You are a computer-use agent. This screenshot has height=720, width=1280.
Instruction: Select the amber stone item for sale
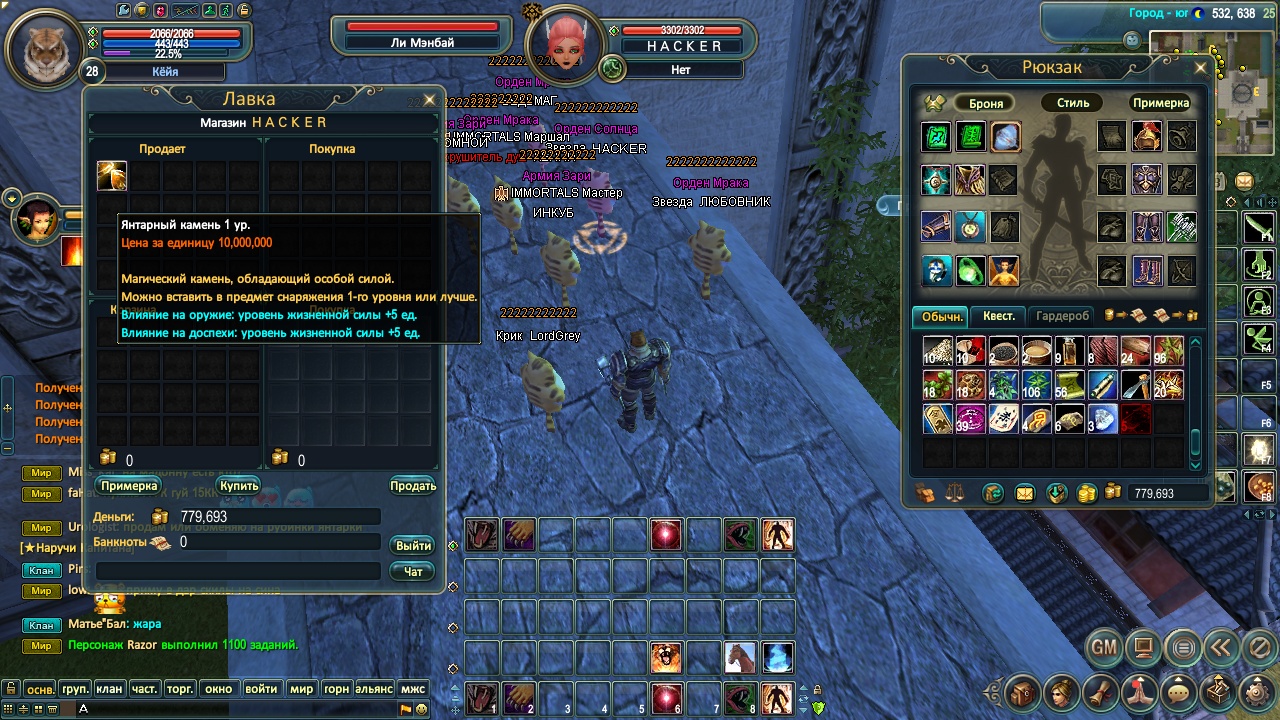111,176
